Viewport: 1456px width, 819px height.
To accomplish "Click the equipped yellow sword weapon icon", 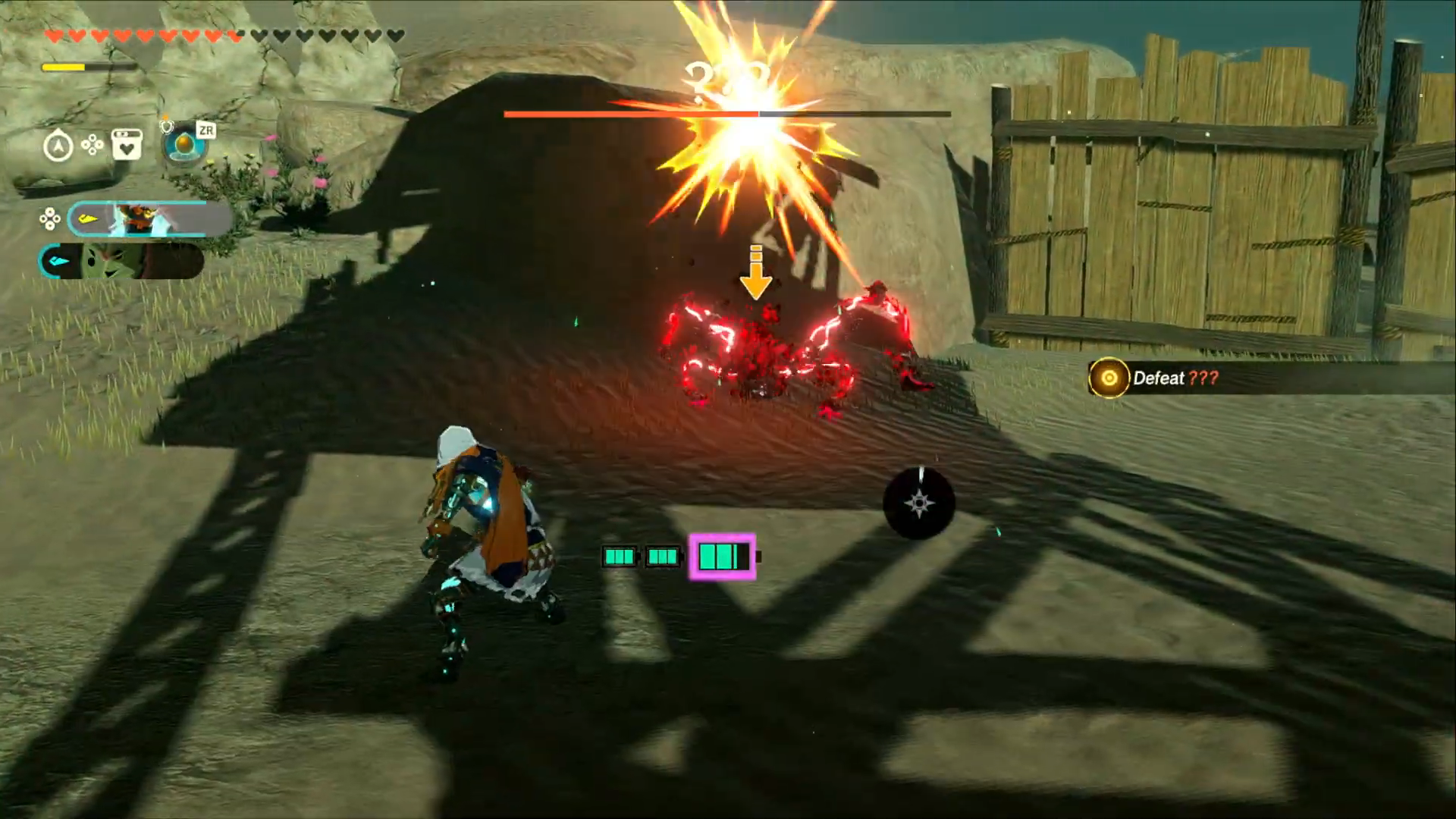I will [89, 218].
